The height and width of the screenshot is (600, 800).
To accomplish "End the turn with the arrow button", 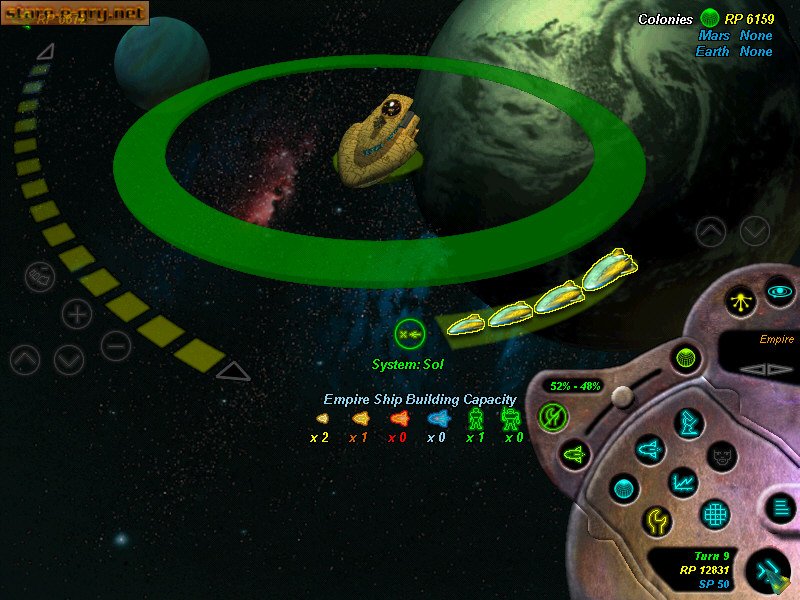I will [768, 571].
